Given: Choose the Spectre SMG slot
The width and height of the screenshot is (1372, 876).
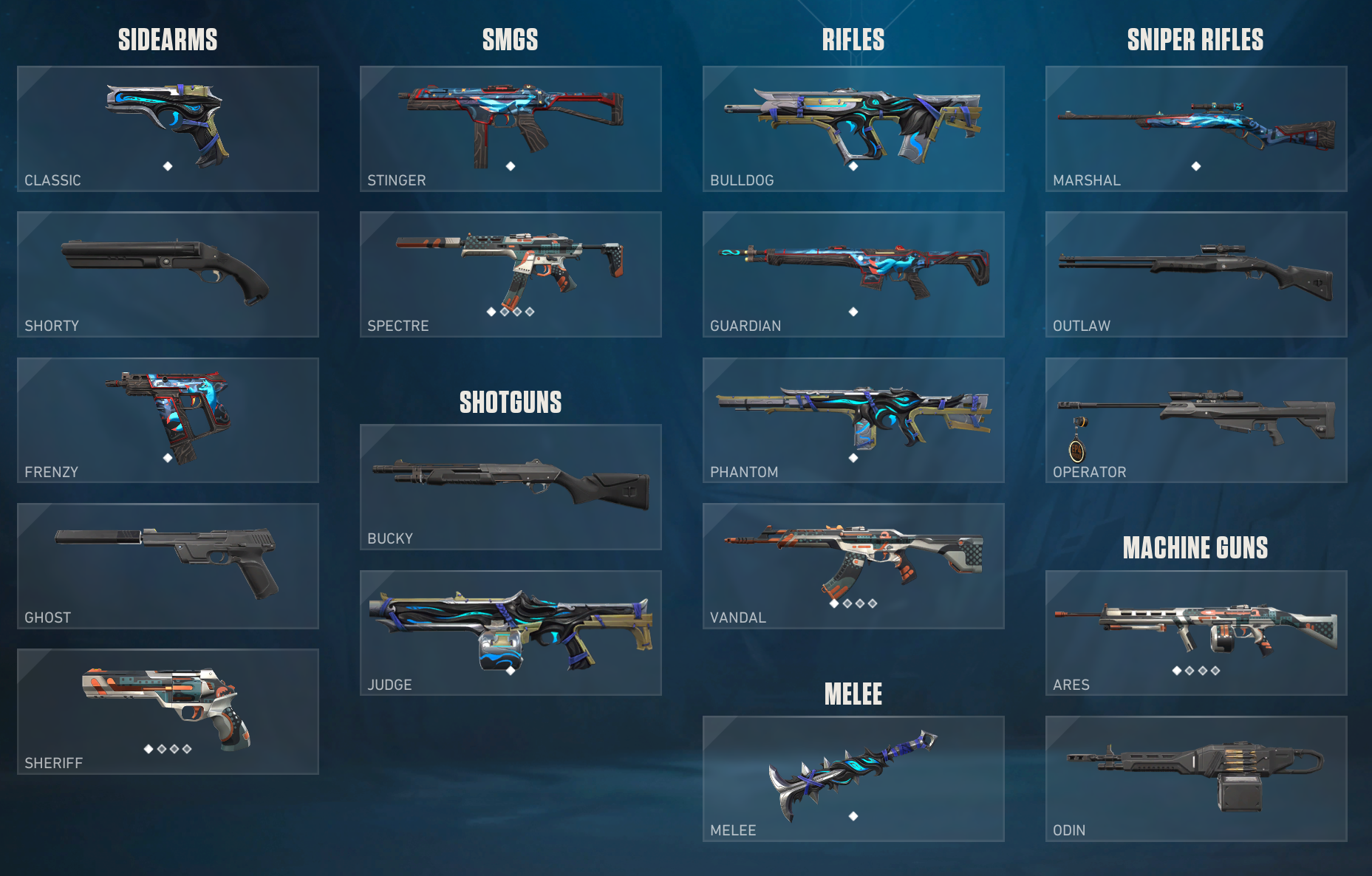Looking at the screenshot, I should pyautogui.click(x=511, y=274).
